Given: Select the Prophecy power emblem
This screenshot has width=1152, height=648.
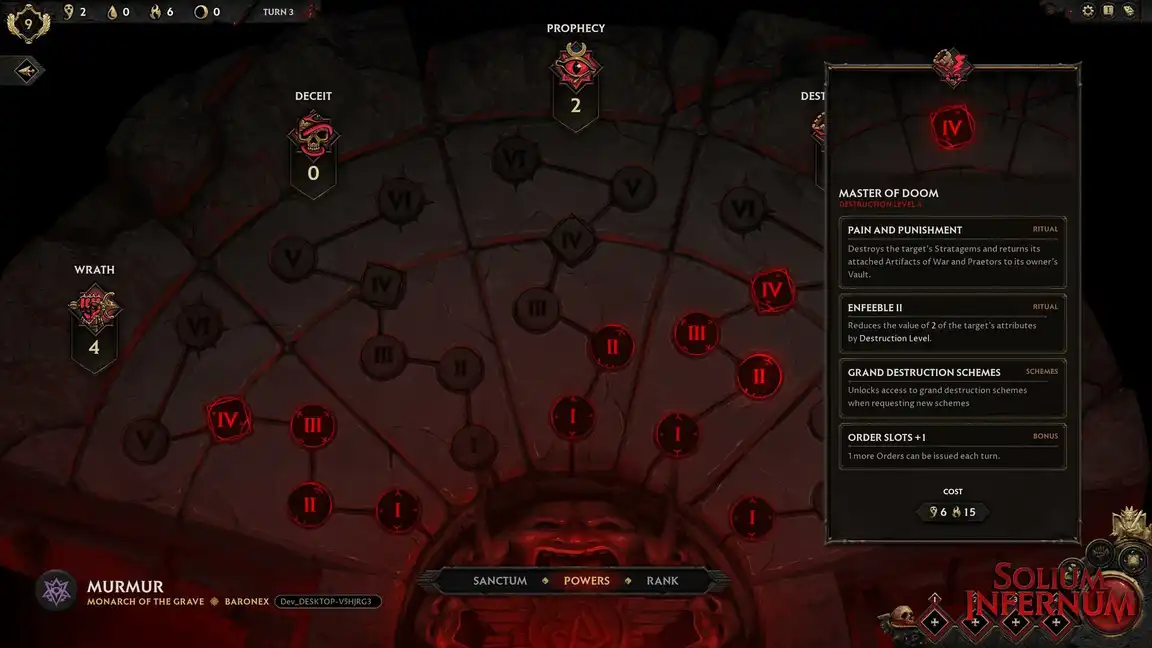Looking at the screenshot, I should pyautogui.click(x=575, y=67).
